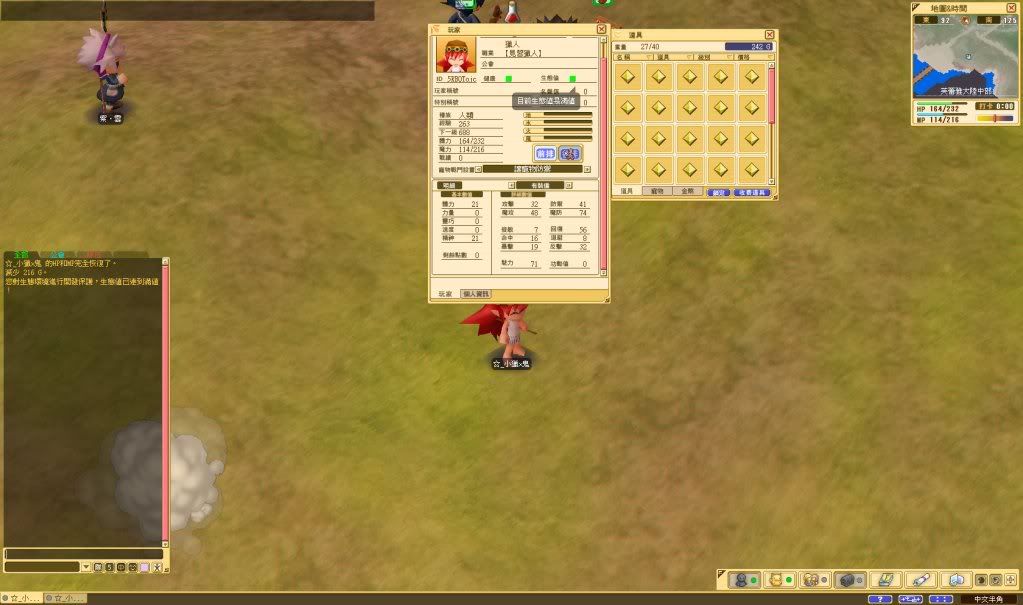Click the minimap of the continent
Viewport: 1023px width, 605px height.
964,60
